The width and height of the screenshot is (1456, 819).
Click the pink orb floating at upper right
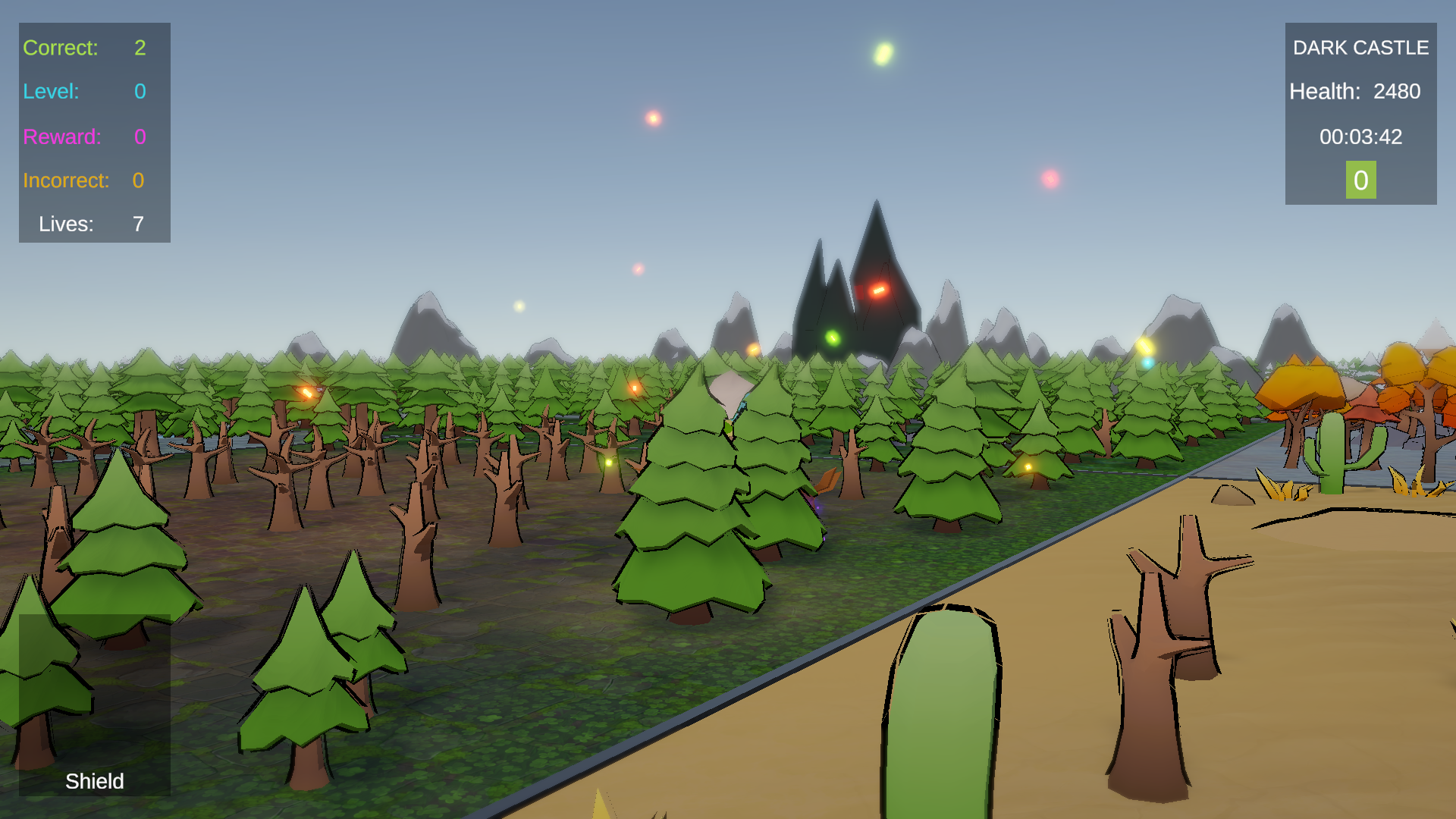tap(1050, 179)
